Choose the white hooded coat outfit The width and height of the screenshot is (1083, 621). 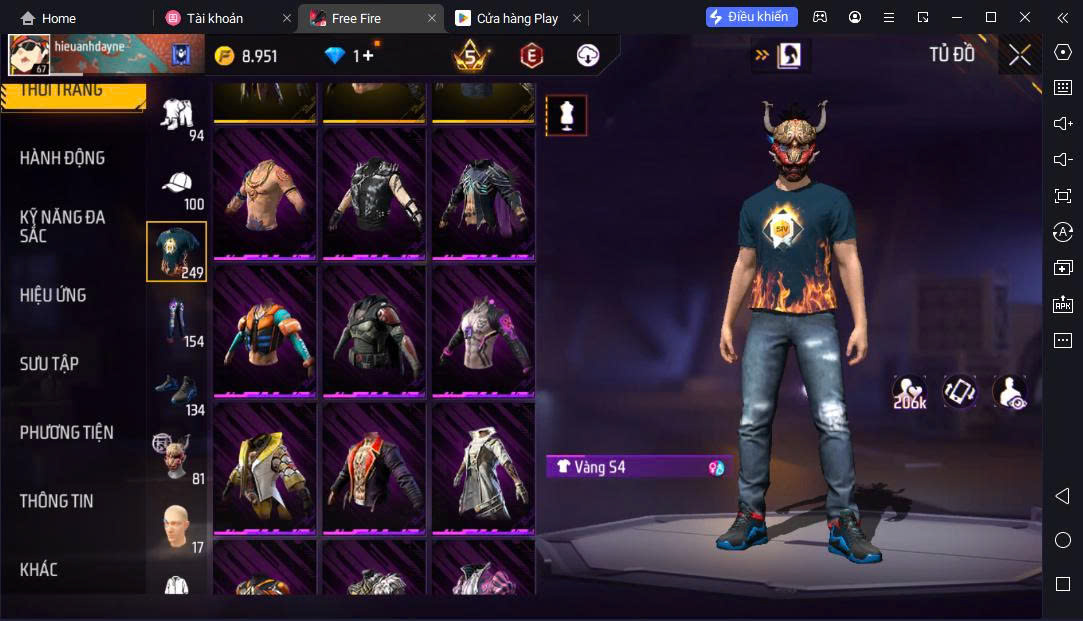point(484,467)
